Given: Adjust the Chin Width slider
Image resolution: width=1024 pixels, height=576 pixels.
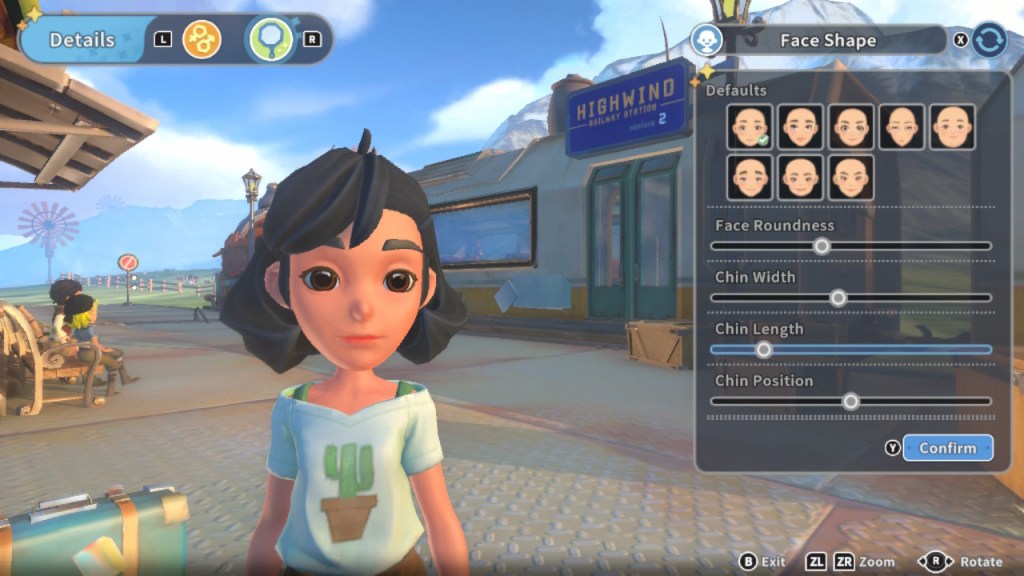Looking at the screenshot, I should (838, 298).
